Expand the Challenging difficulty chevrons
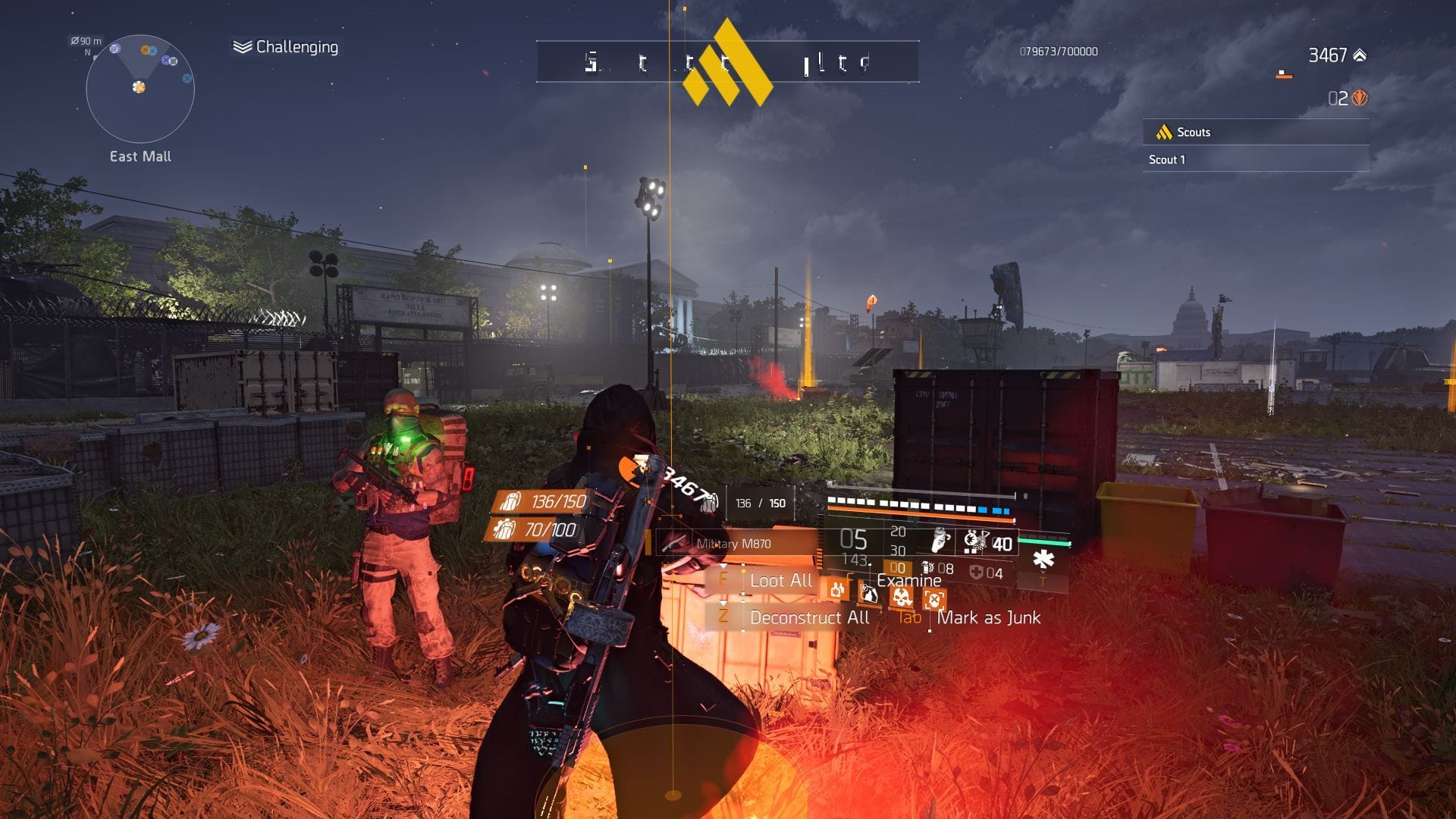Screen dimensions: 1456x819 [x=241, y=47]
